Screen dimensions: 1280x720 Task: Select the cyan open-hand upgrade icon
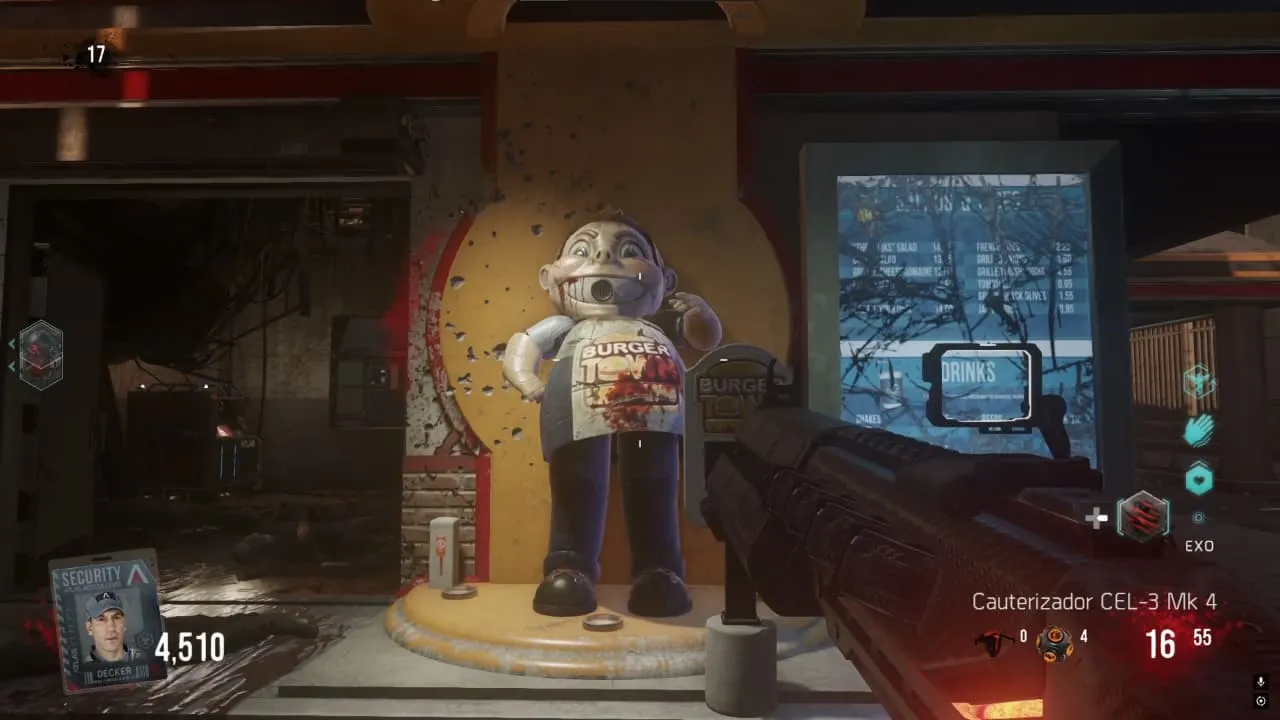[x=1198, y=431]
